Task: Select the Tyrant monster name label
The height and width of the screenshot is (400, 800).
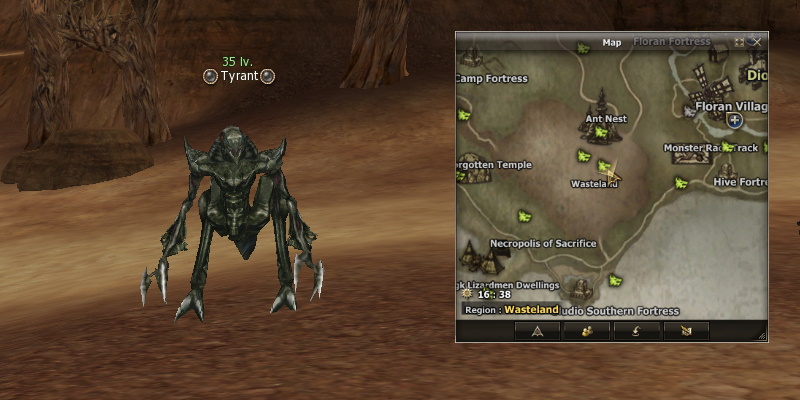Action: (239, 76)
